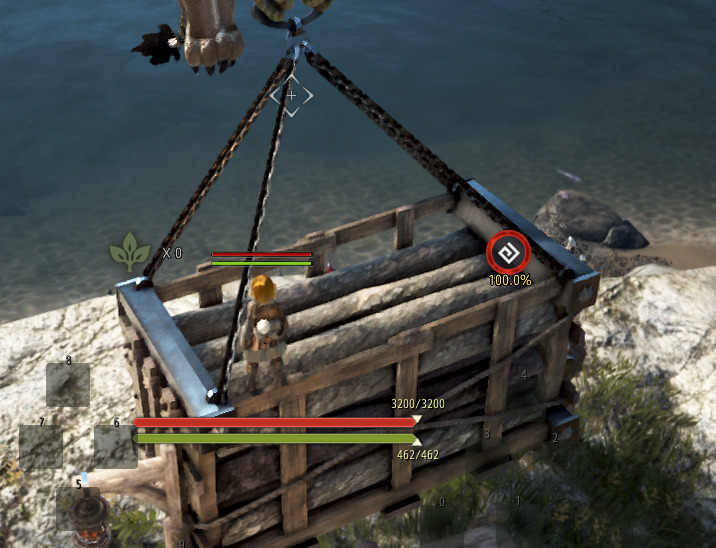The height and width of the screenshot is (548, 716).
Task: Click the red circular 100.0% icon
Action: [x=508, y=253]
